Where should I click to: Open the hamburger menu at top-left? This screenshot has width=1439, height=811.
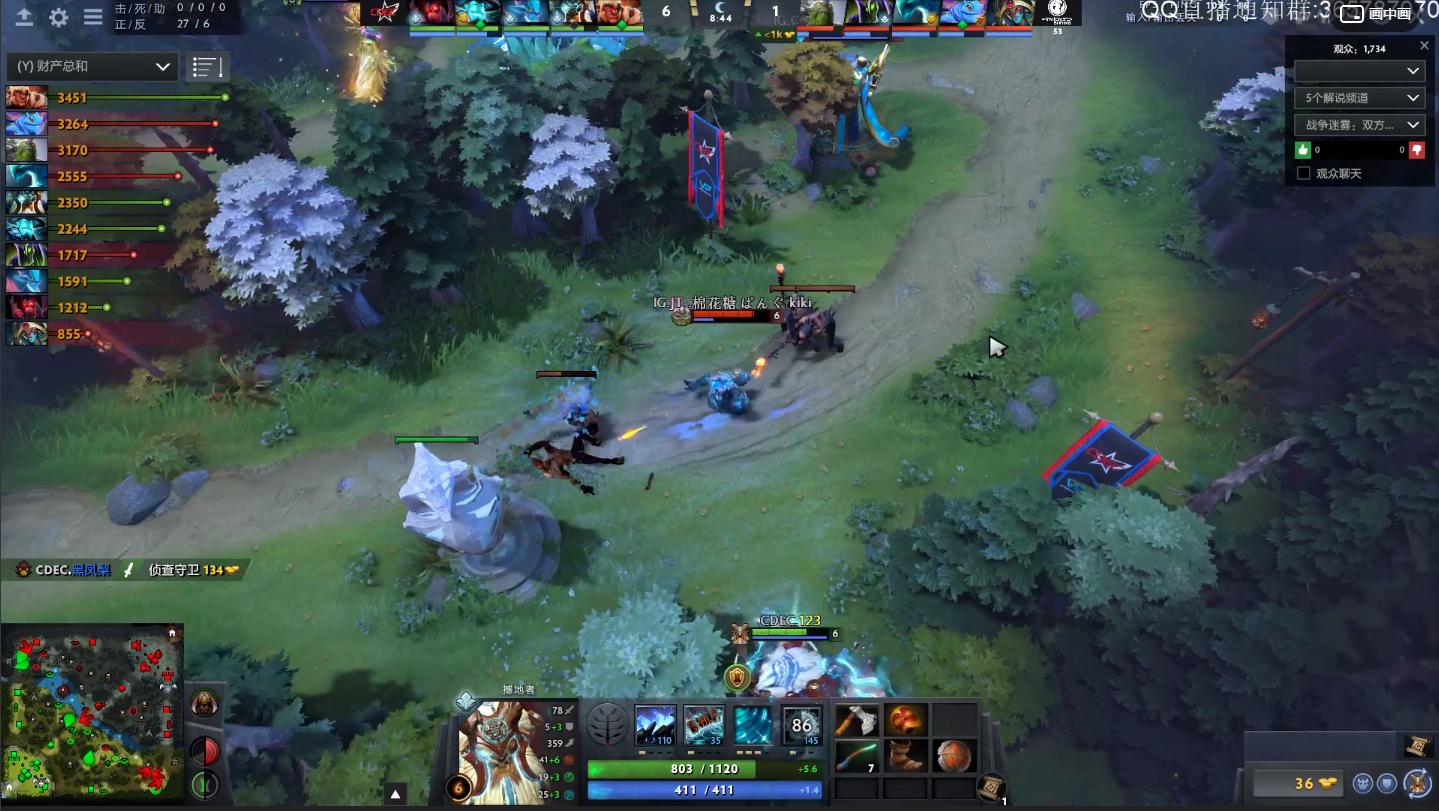pyautogui.click(x=93, y=17)
